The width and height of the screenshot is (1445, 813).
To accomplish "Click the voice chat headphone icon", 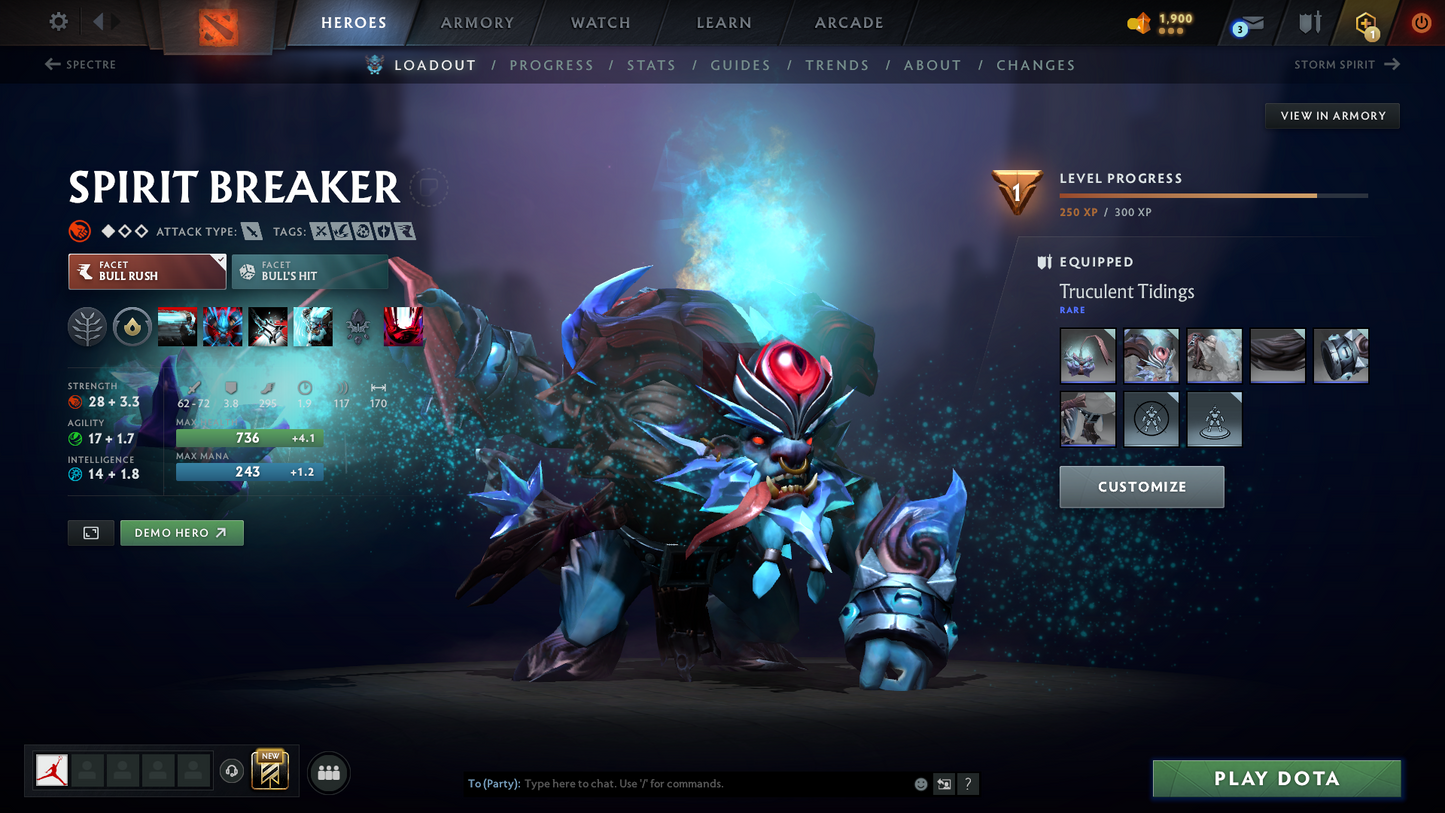I will click(230, 770).
